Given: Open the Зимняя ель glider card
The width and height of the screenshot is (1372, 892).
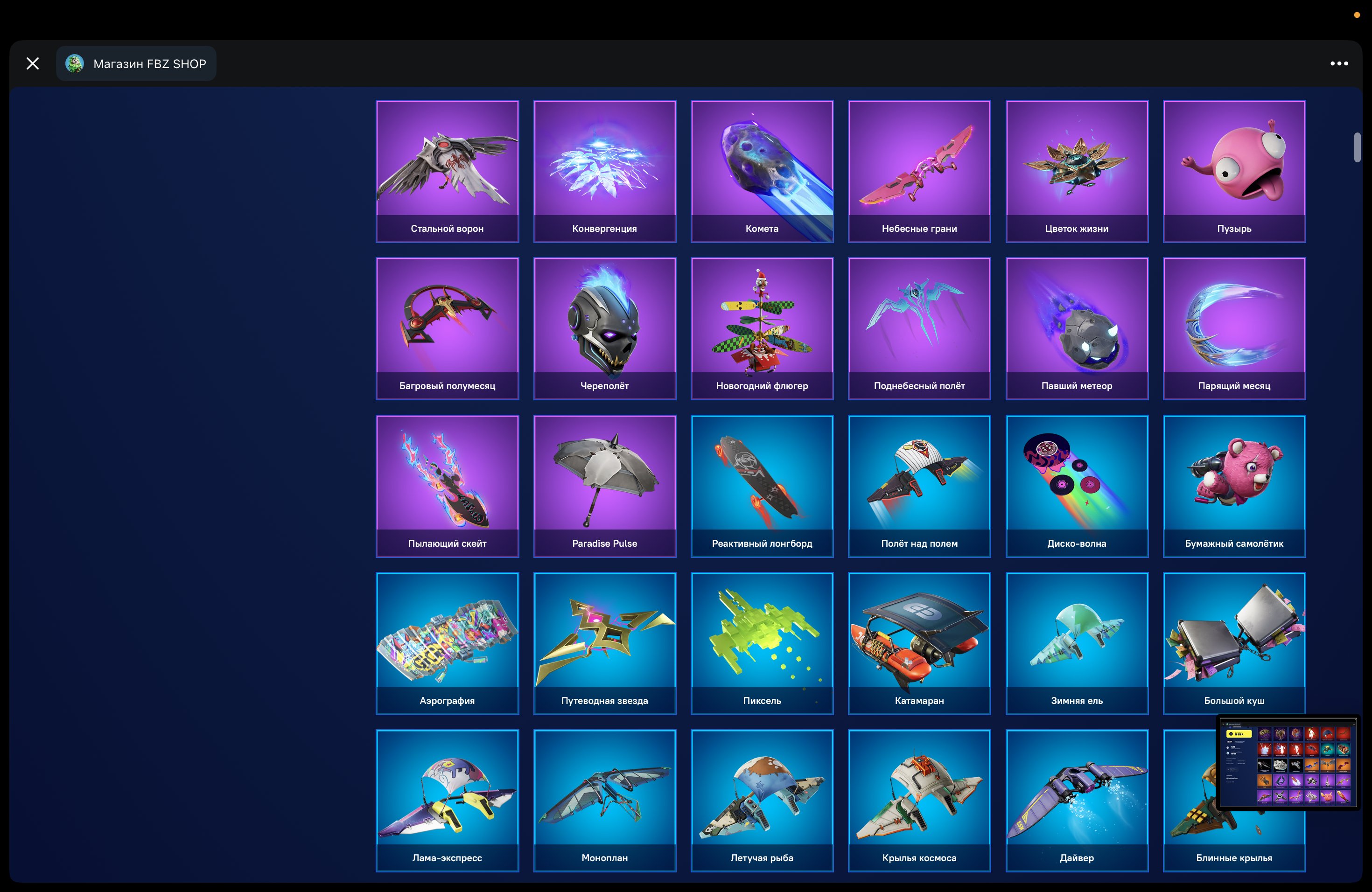Looking at the screenshot, I should [x=1077, y=644].
